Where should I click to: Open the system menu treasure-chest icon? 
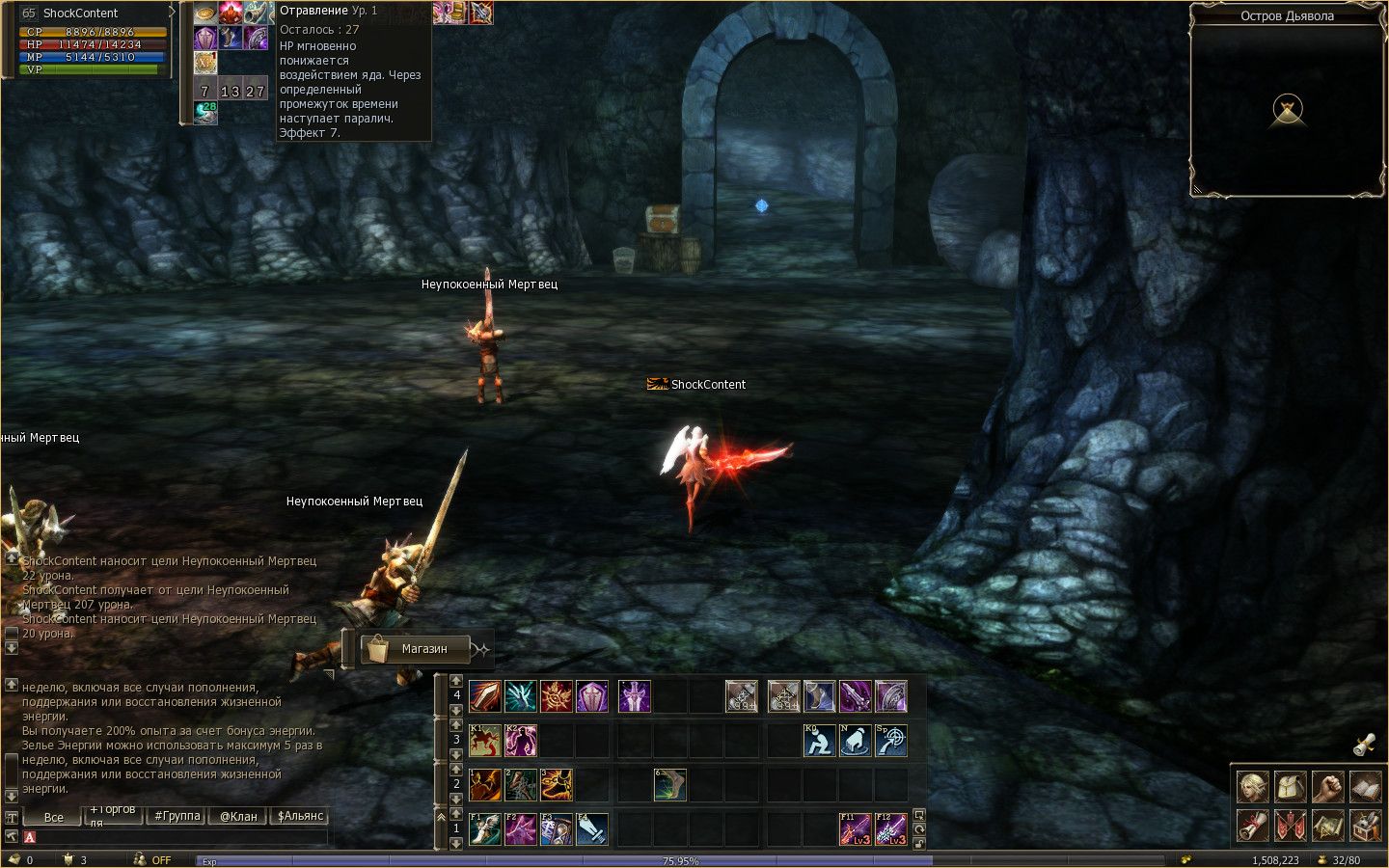click(1365, 826)
